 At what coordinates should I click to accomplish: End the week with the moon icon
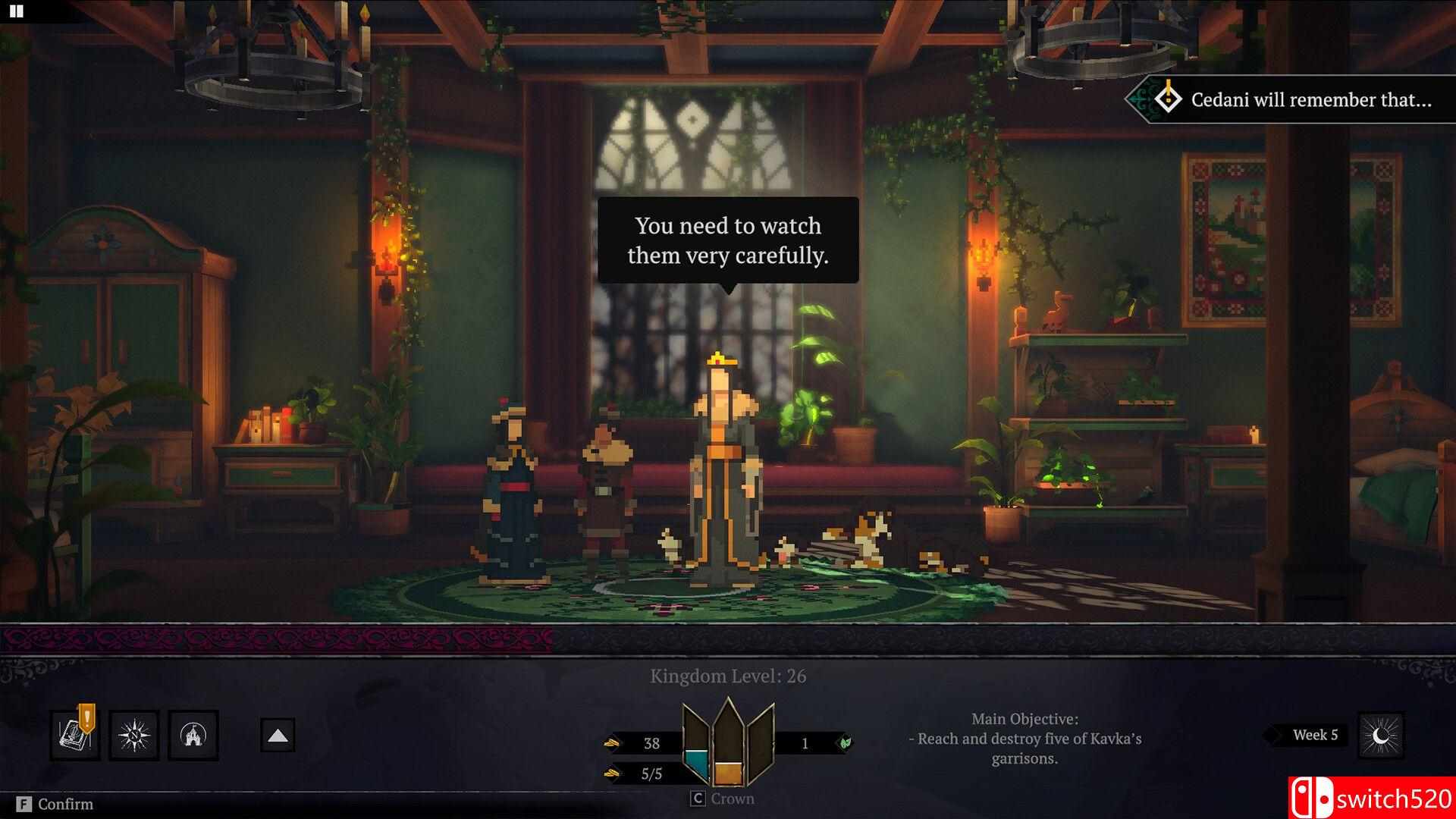coord(1381,735)
